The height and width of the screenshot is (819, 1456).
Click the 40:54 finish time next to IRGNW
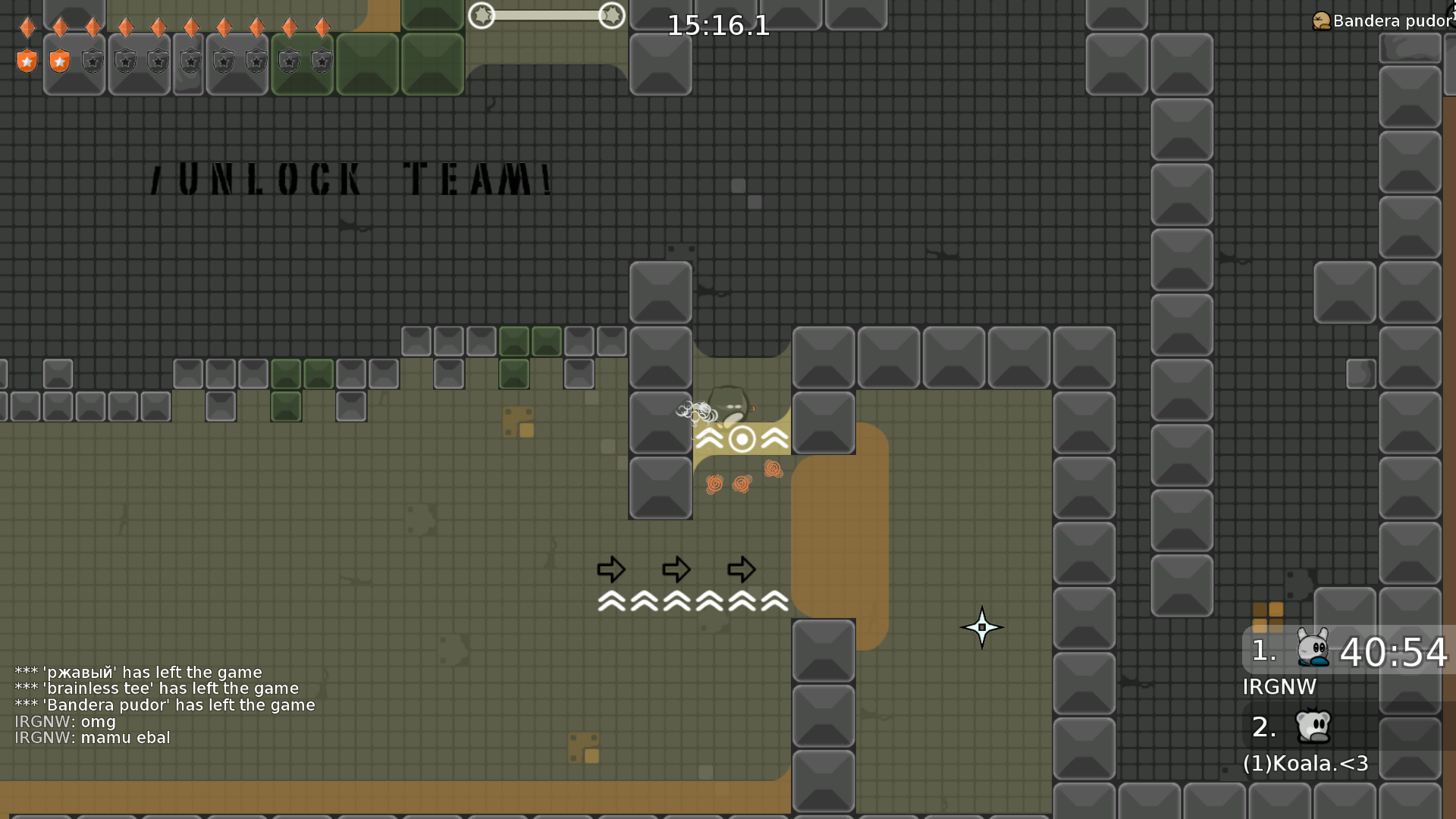(x=1394, y=654)
